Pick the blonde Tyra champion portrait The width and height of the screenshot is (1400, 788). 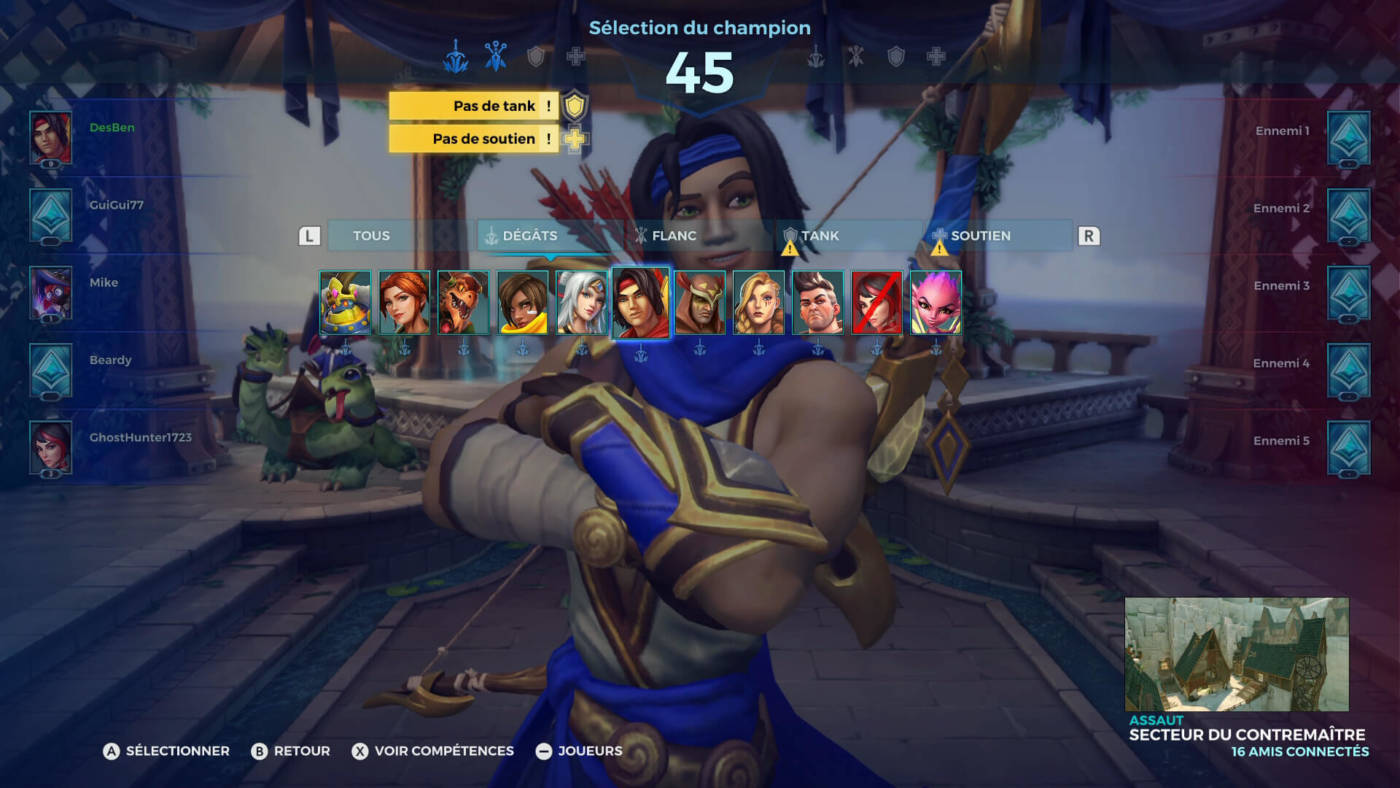[759, 302]
